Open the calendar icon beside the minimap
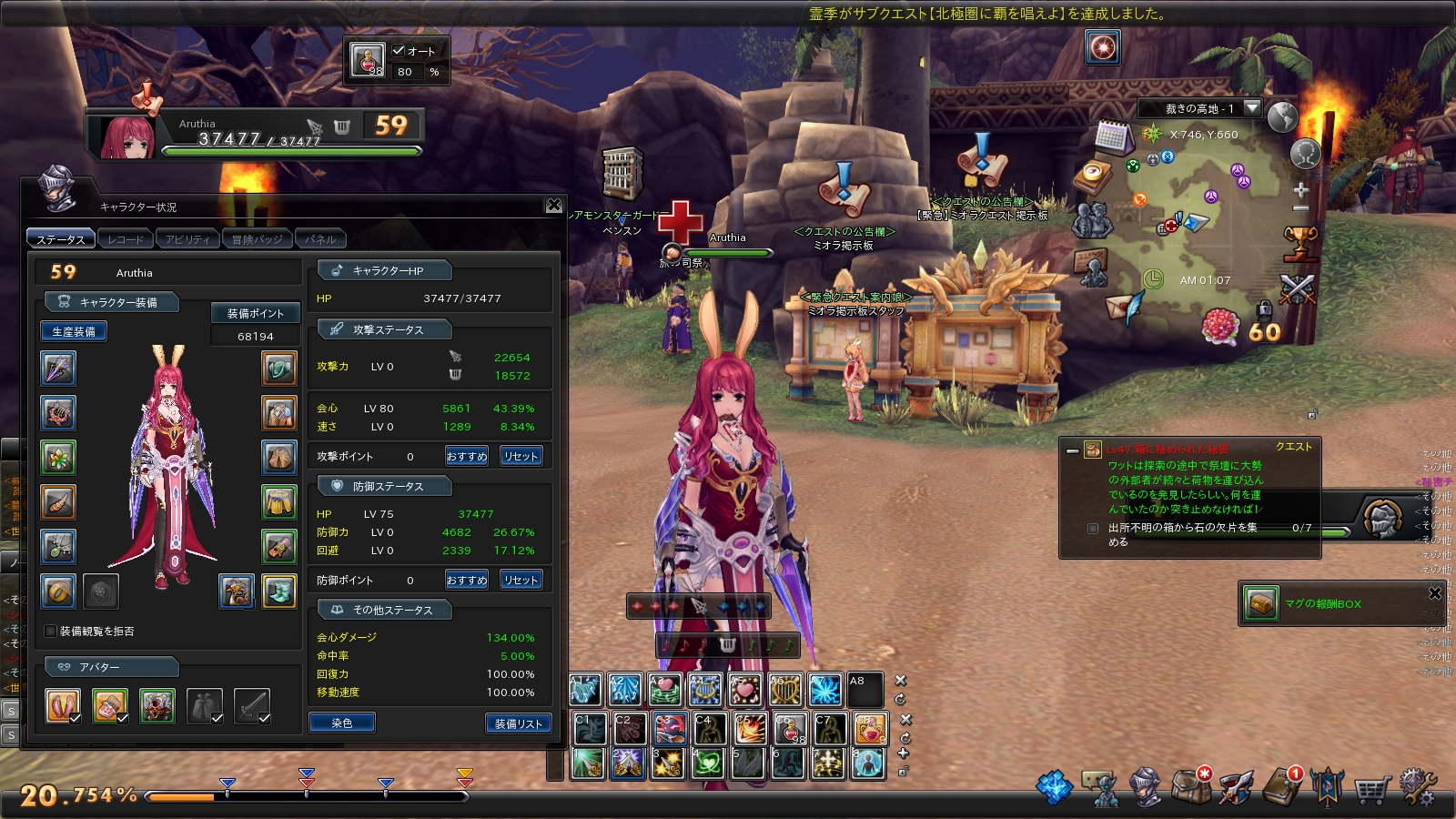 click(1111, 136)
